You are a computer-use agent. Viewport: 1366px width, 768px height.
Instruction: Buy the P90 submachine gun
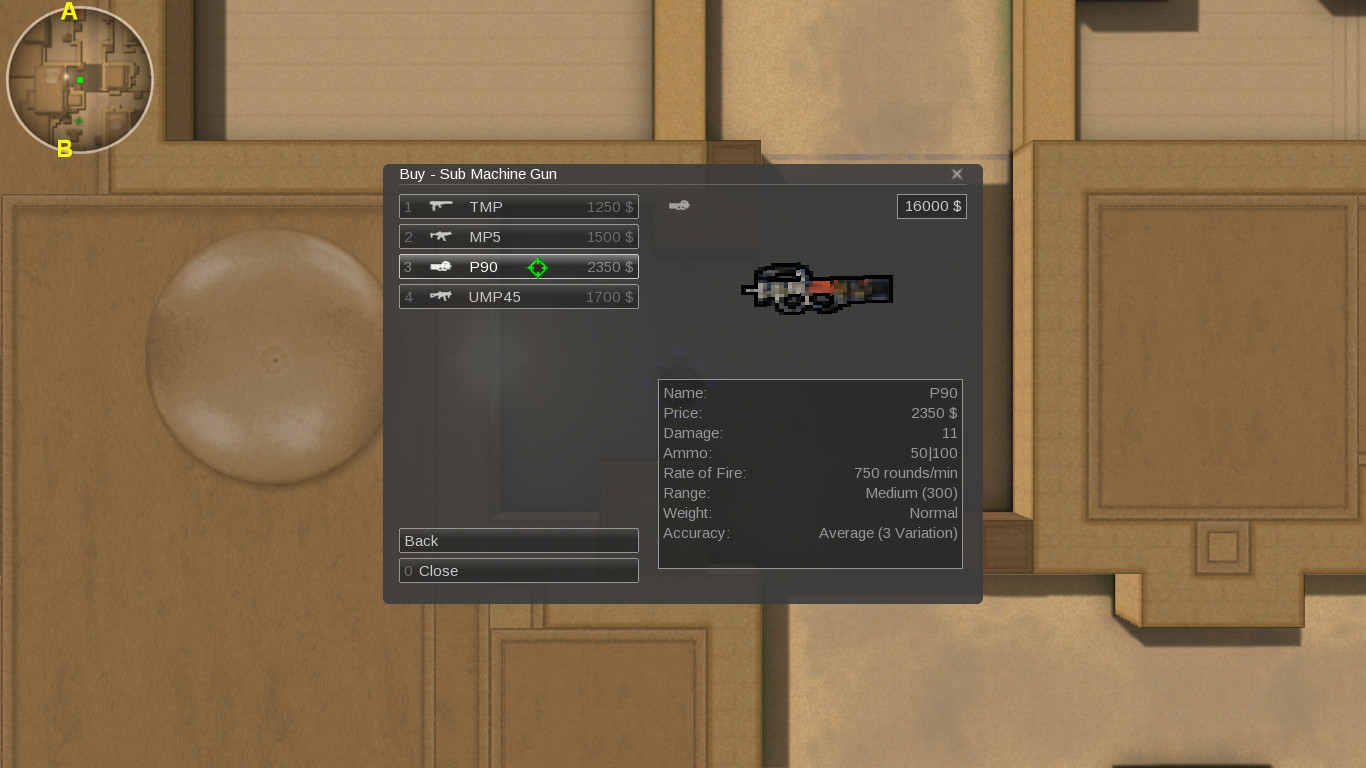point(518,266)
